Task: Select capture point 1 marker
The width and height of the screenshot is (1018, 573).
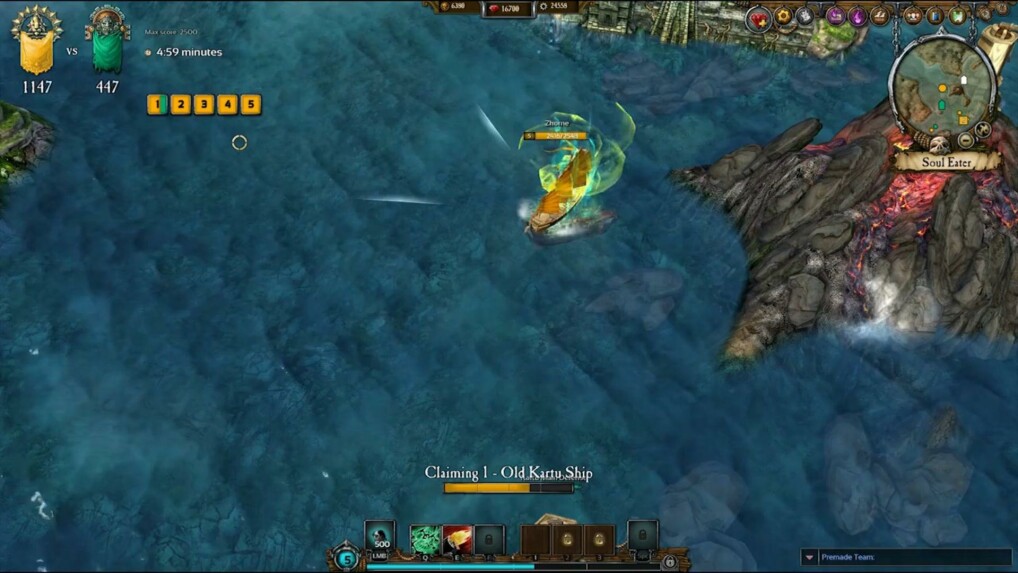Action: click(x=157, y=104)
